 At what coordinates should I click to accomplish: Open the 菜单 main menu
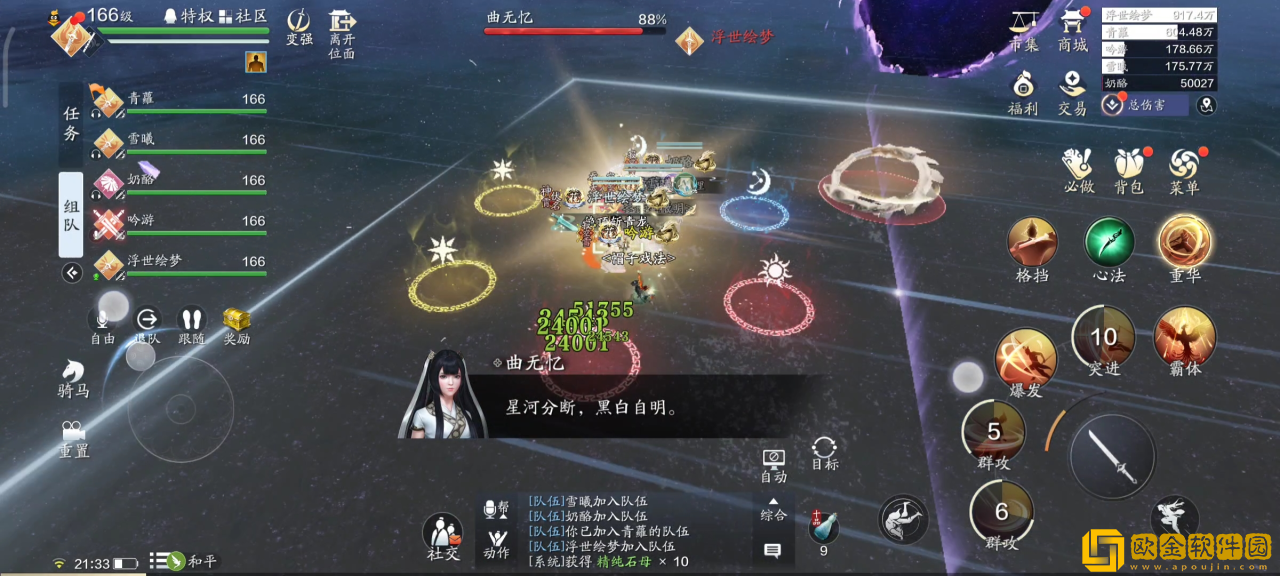[1184, 170]
